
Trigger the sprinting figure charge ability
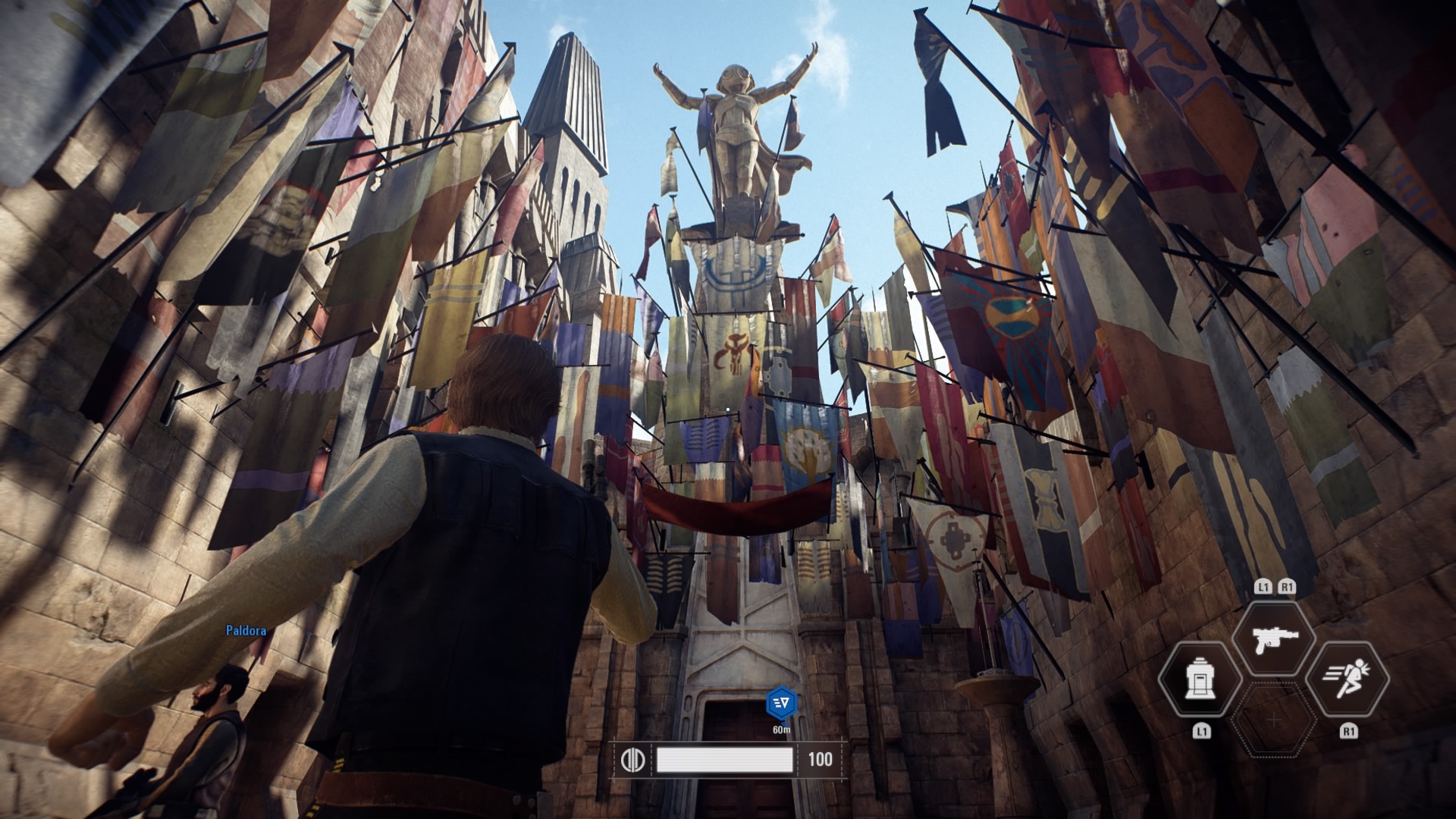click(1348, 679)
